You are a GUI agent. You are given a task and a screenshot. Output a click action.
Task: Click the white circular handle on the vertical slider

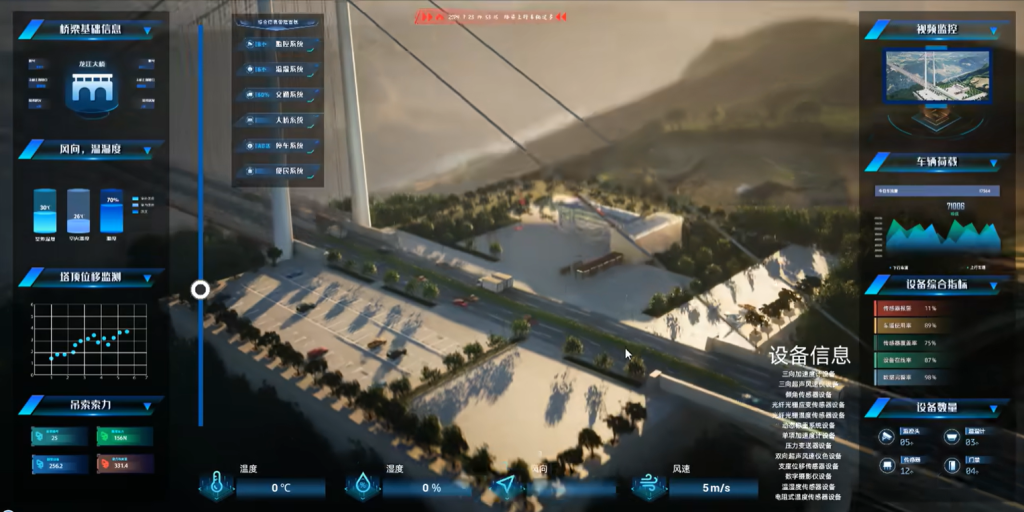coord(200,290)
